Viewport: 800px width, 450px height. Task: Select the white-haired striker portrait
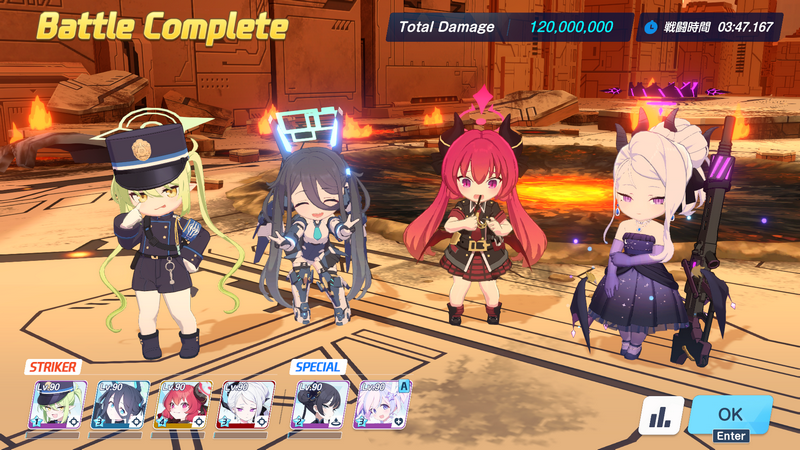[240, 405]
